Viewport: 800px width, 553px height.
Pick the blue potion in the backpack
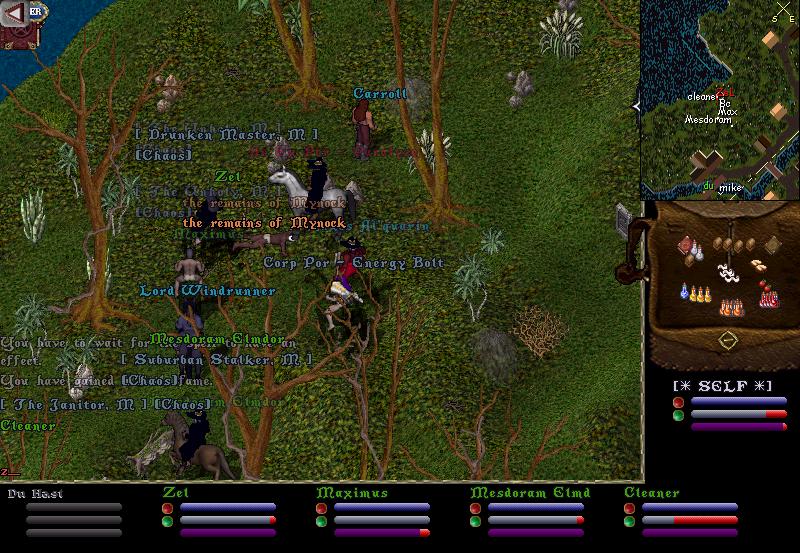coord(683,293)
